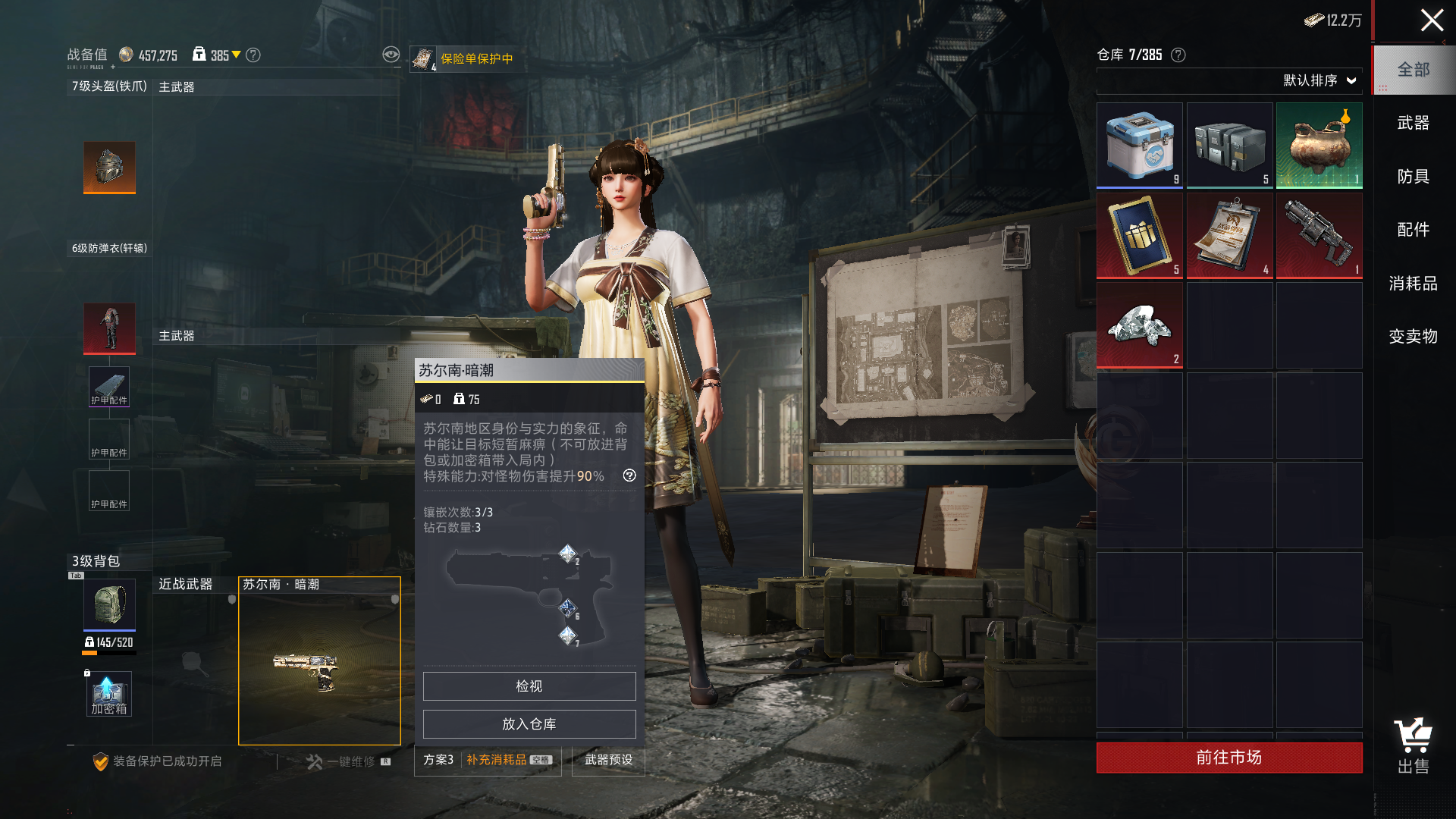Click the 检视 inspect button
1456x819 pixels.
pos(529,686)
